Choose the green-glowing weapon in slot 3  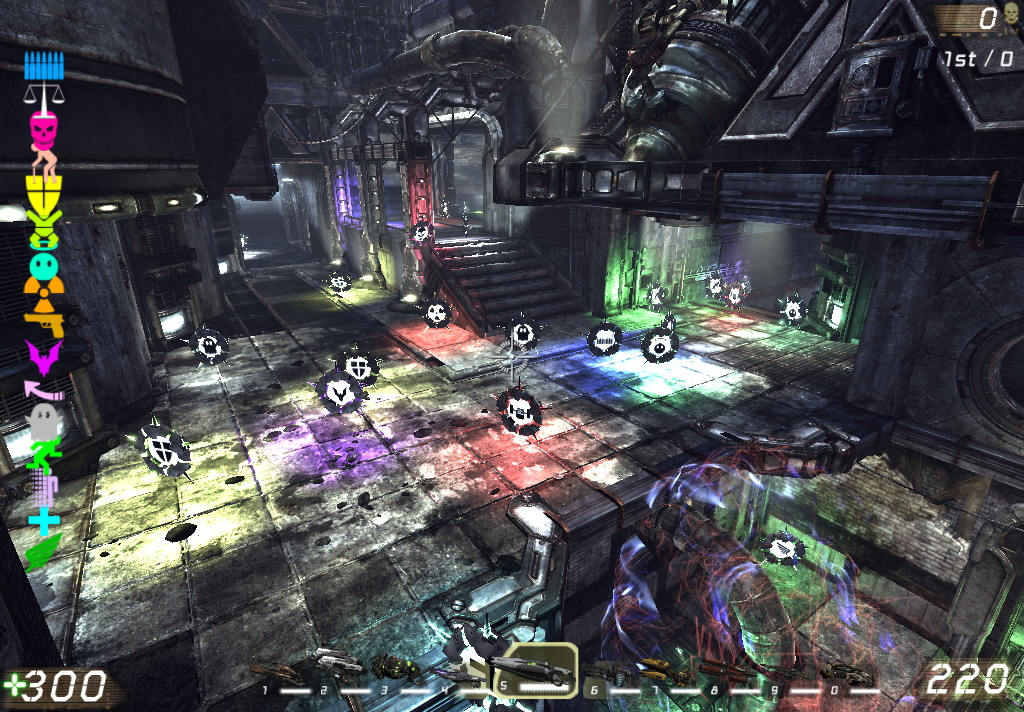point(392,666)
